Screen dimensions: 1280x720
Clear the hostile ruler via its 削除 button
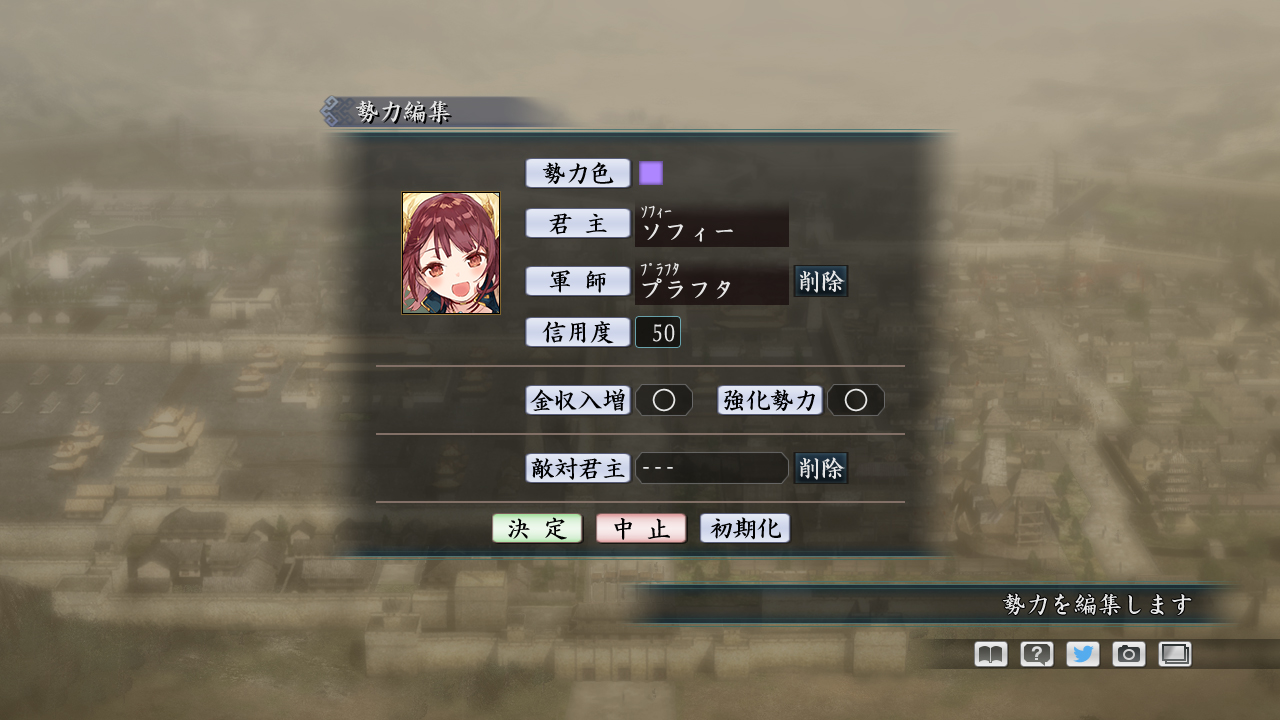[x=821, y=467]
